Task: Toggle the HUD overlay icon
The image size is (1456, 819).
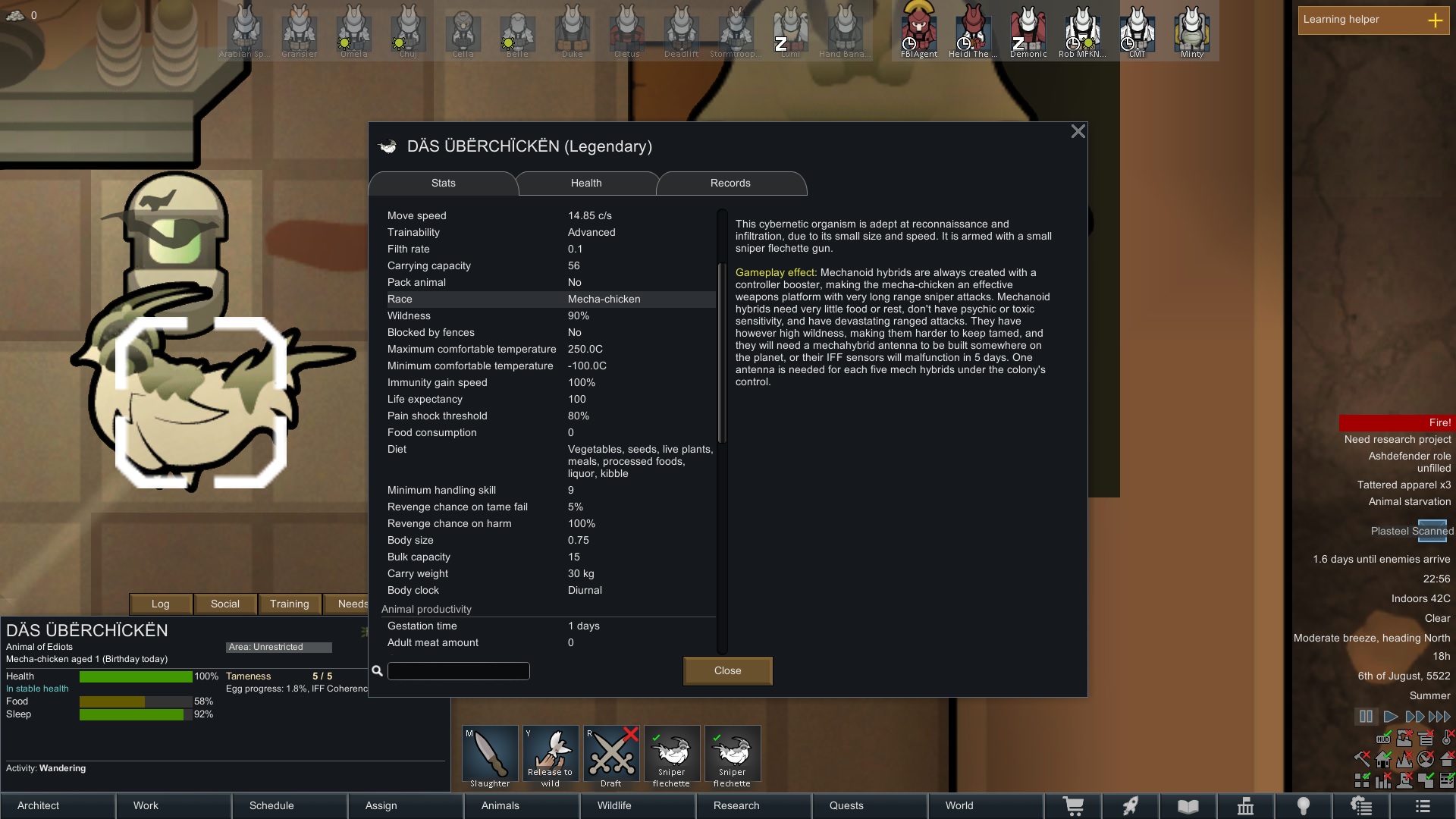Action: [x=1383, y=739]
